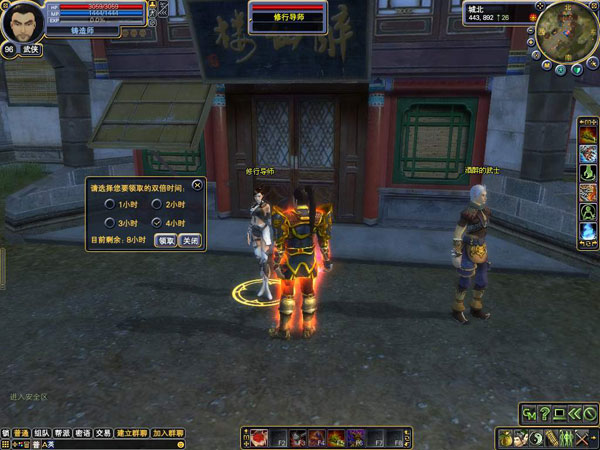The width and height of the screenshot is (600, 450).
Task: Claim double time with the 领取 button
Action: (x=166, y=241)
